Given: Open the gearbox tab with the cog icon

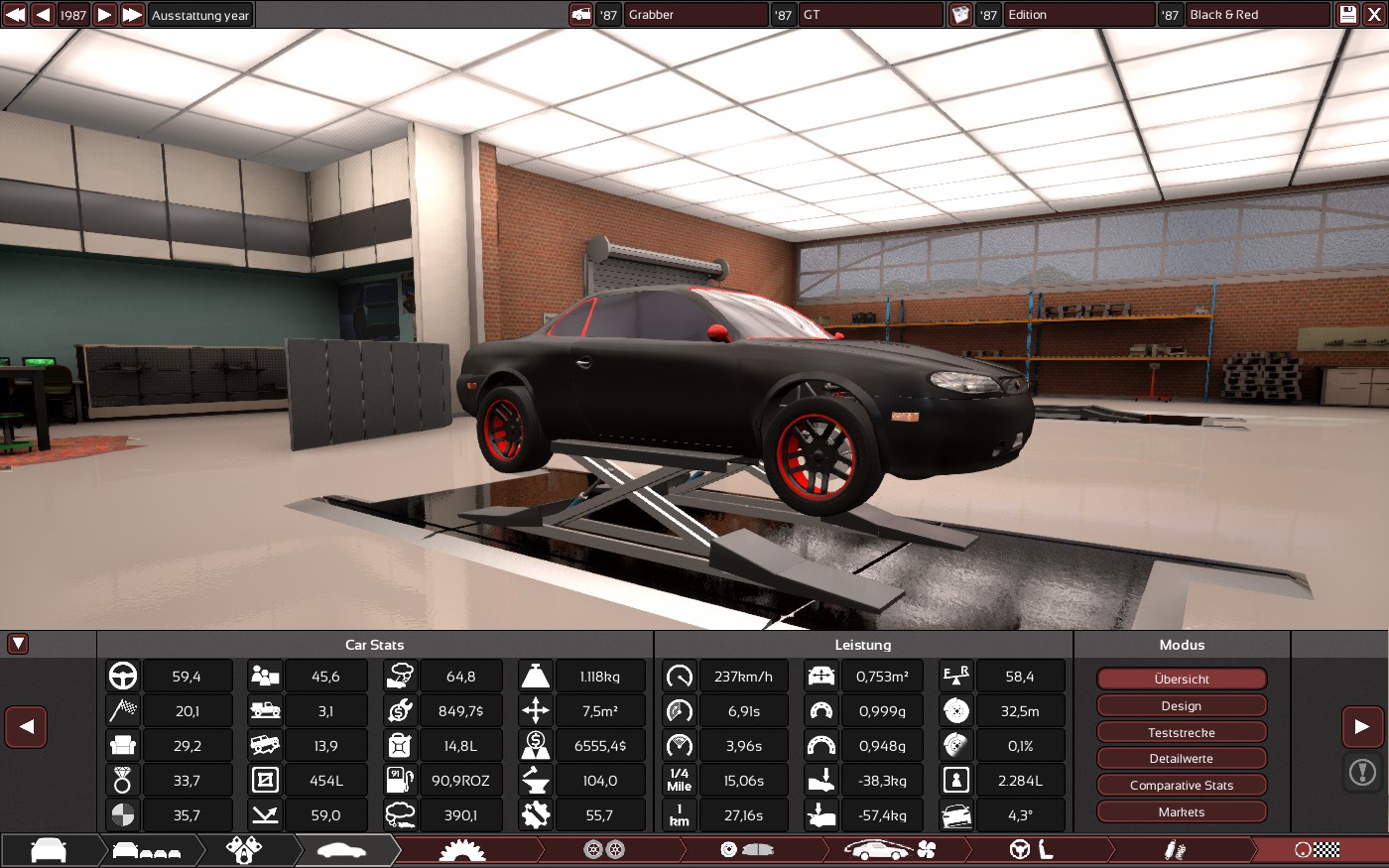Looking at the screenshot, I should click(x=462, y=850).
